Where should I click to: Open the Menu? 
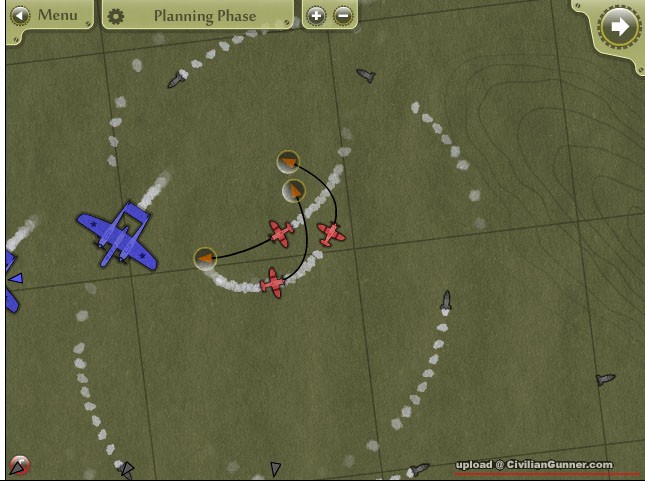(46, 16)
